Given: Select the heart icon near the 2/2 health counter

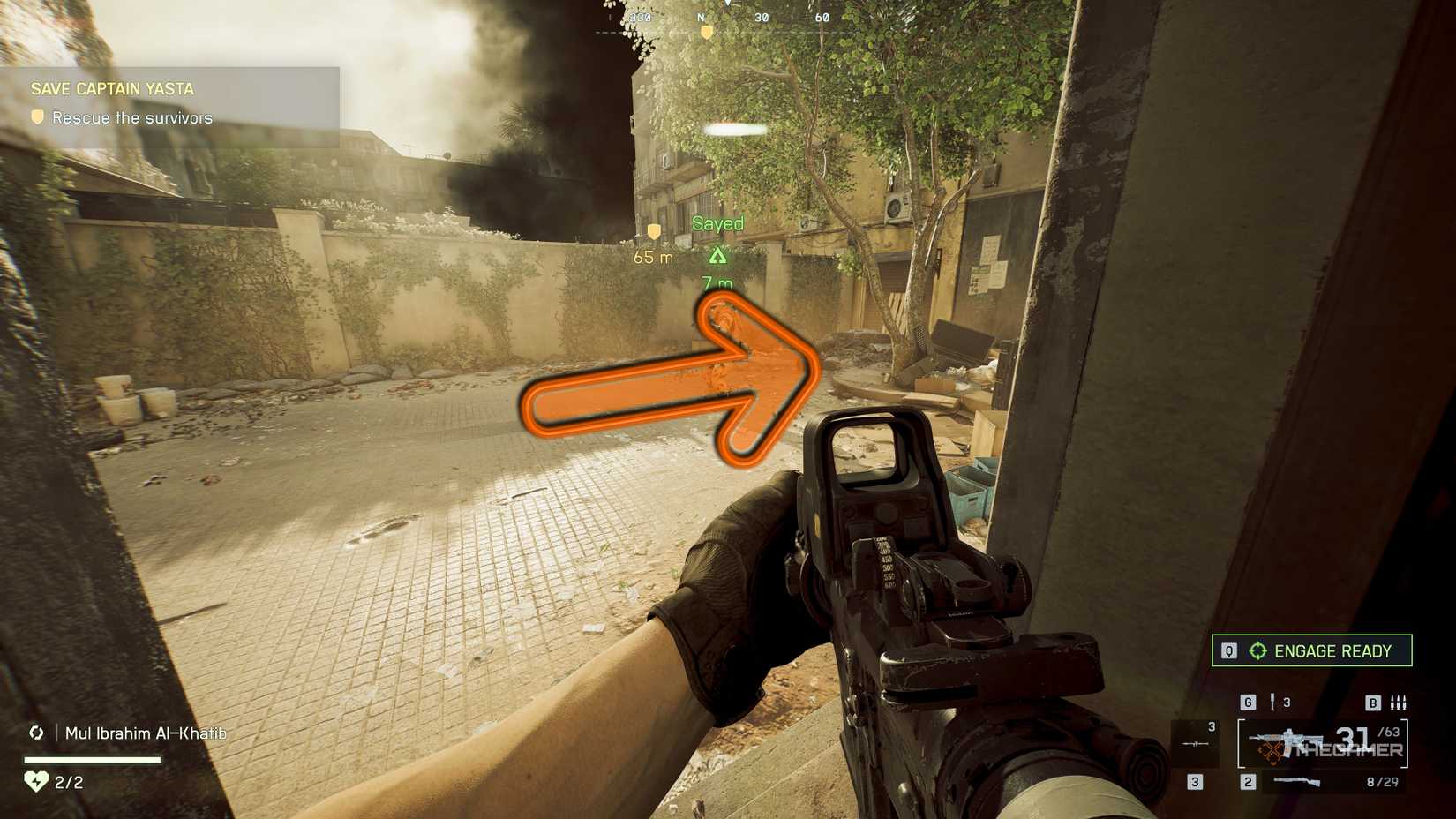Looking at the screenshot, I should (x=35, y=780).
